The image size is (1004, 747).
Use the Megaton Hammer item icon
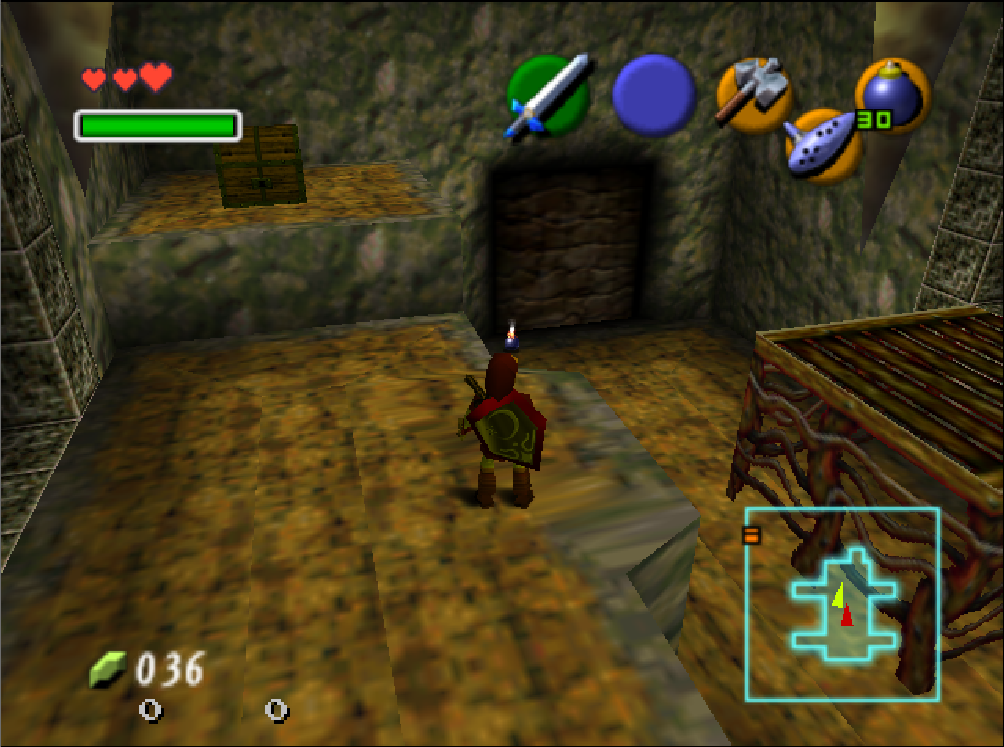(754, 94)
